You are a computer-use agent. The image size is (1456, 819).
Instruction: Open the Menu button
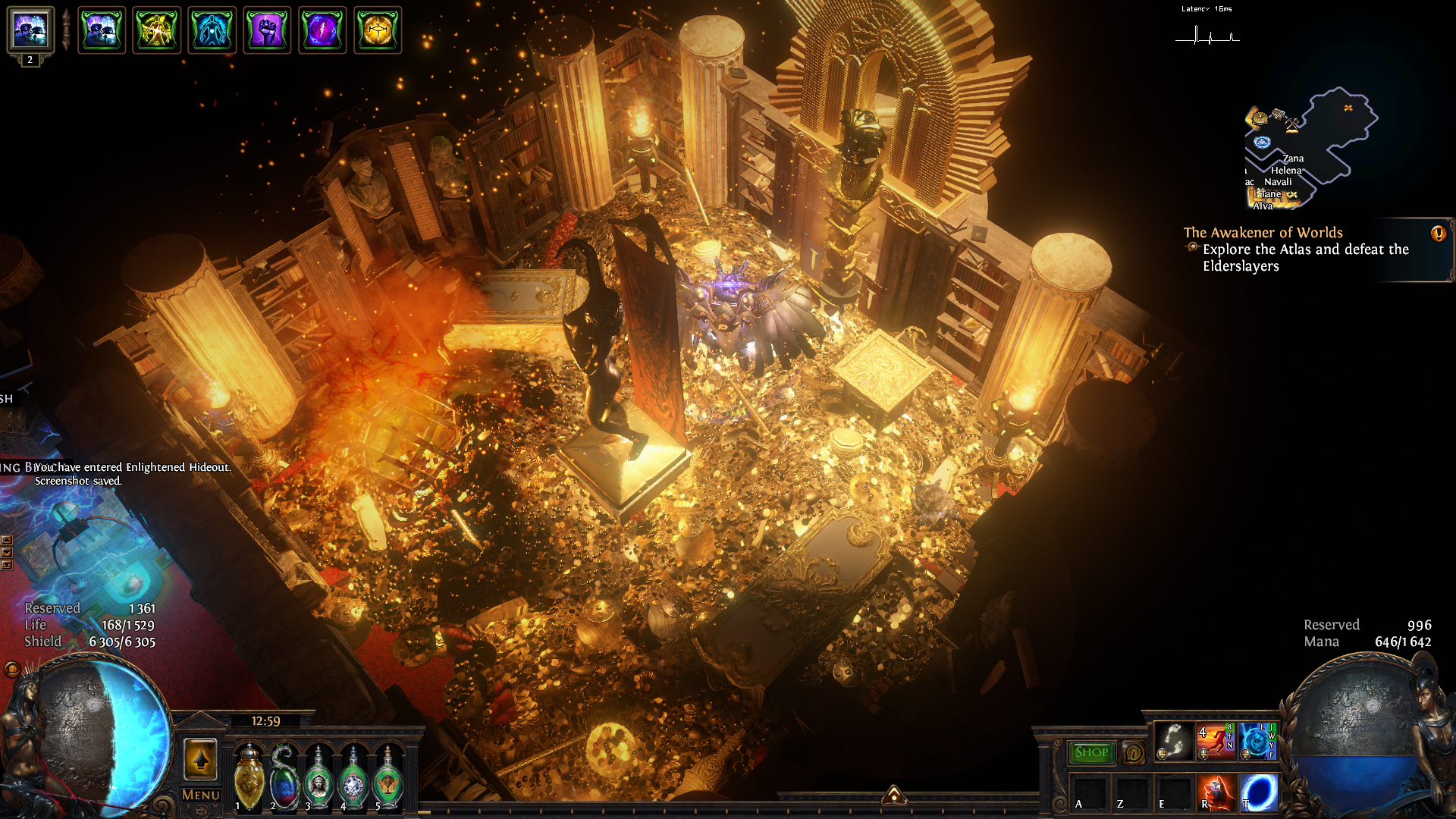pyautogui.click(x=201, y=795)
